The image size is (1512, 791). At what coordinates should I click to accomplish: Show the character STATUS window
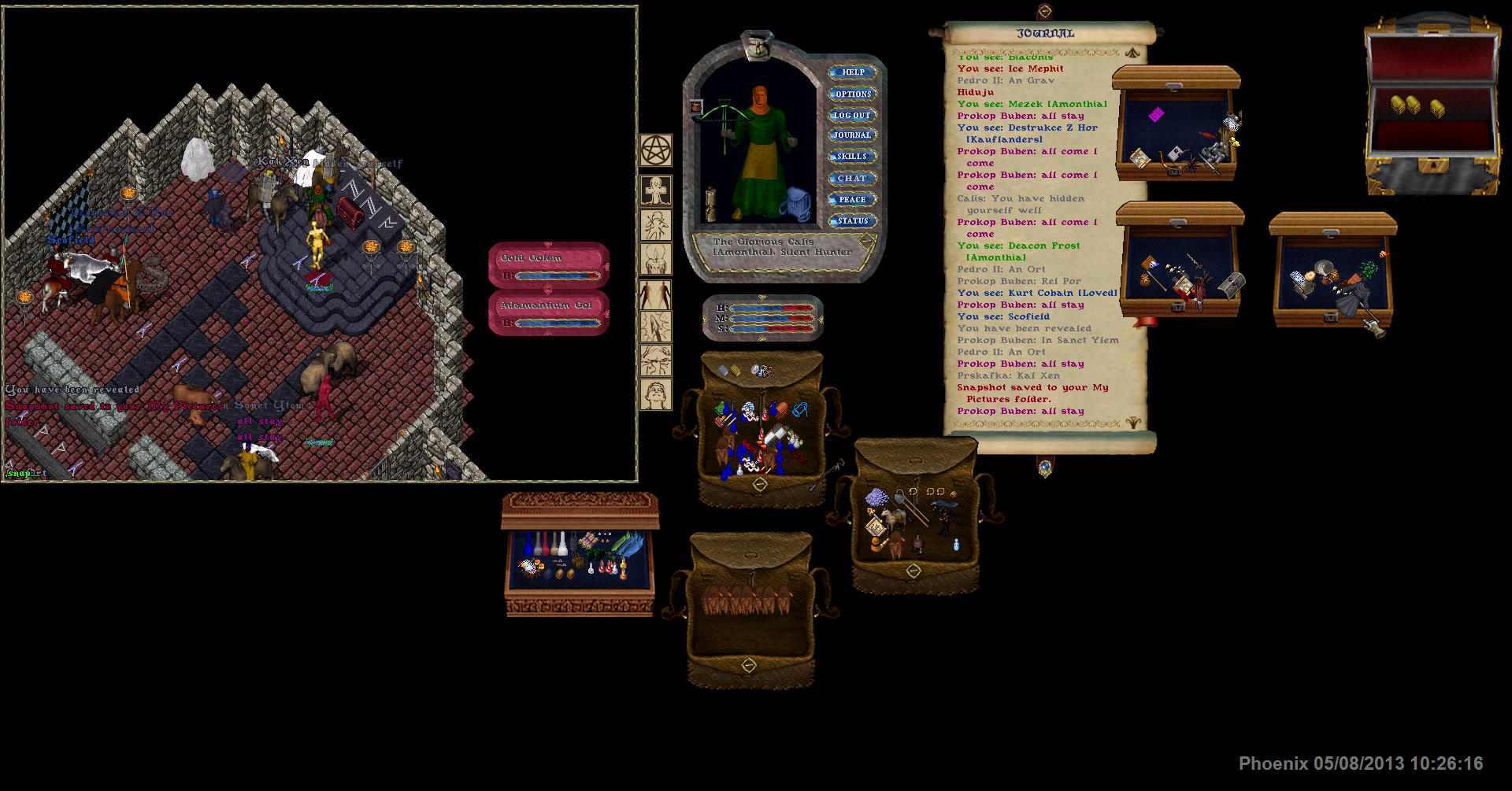click(x=853, y=221)
